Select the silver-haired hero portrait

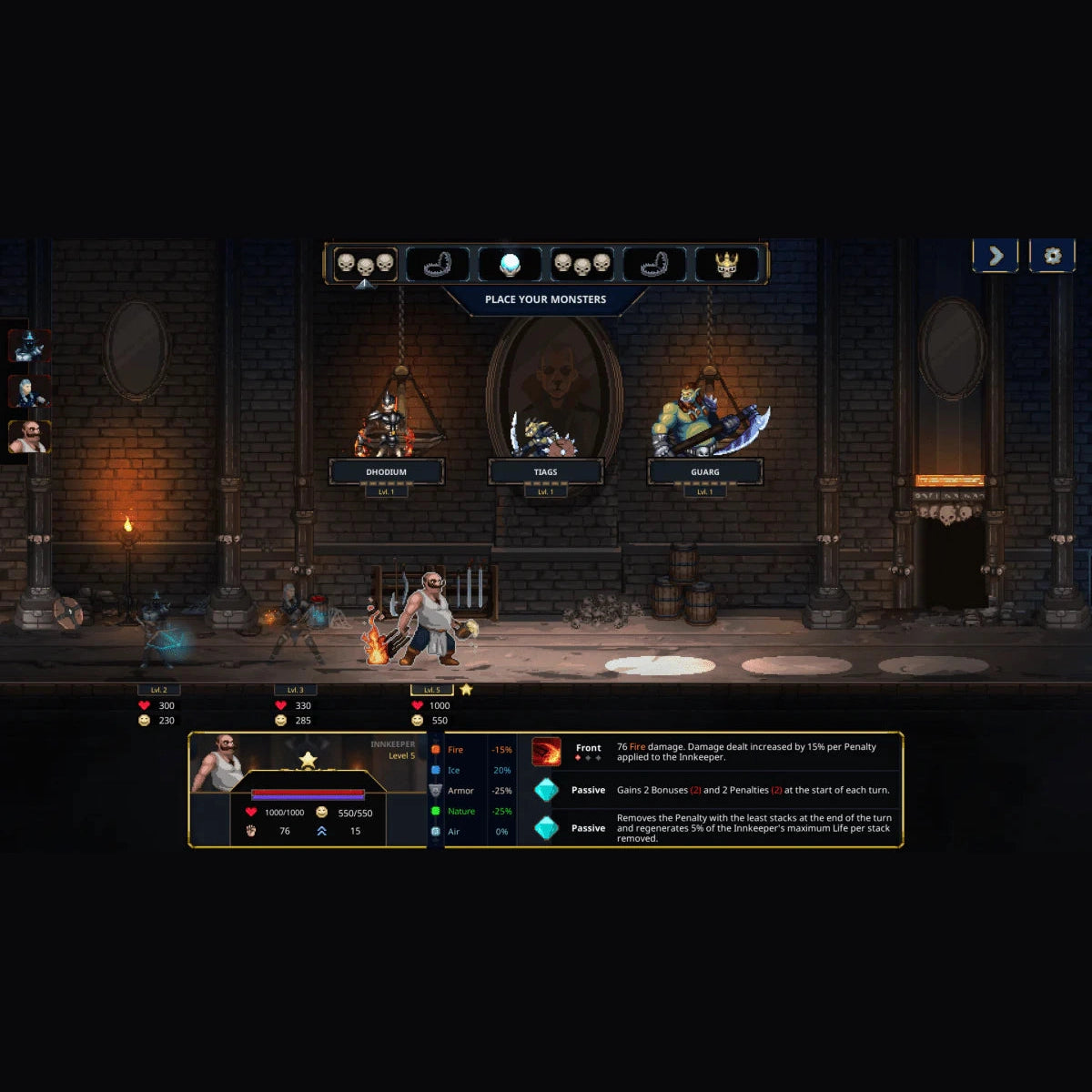[29, 391]
